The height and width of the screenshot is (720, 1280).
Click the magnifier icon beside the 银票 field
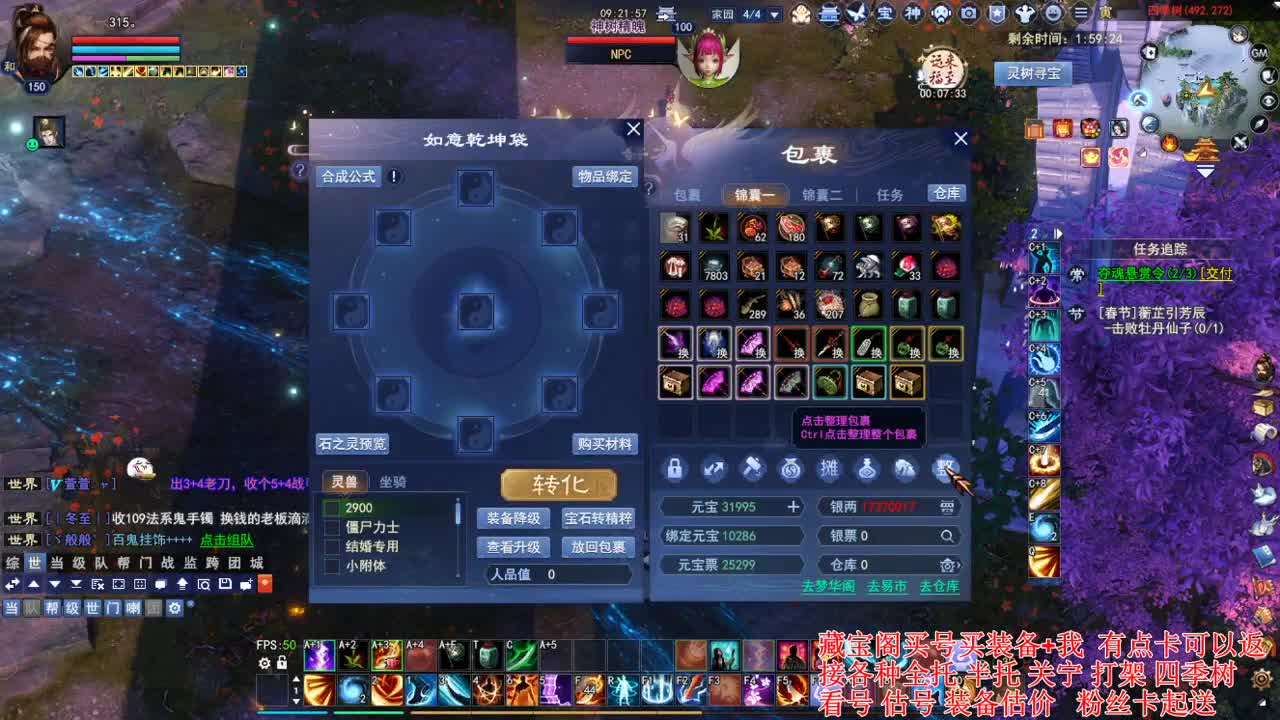[947, 536]
